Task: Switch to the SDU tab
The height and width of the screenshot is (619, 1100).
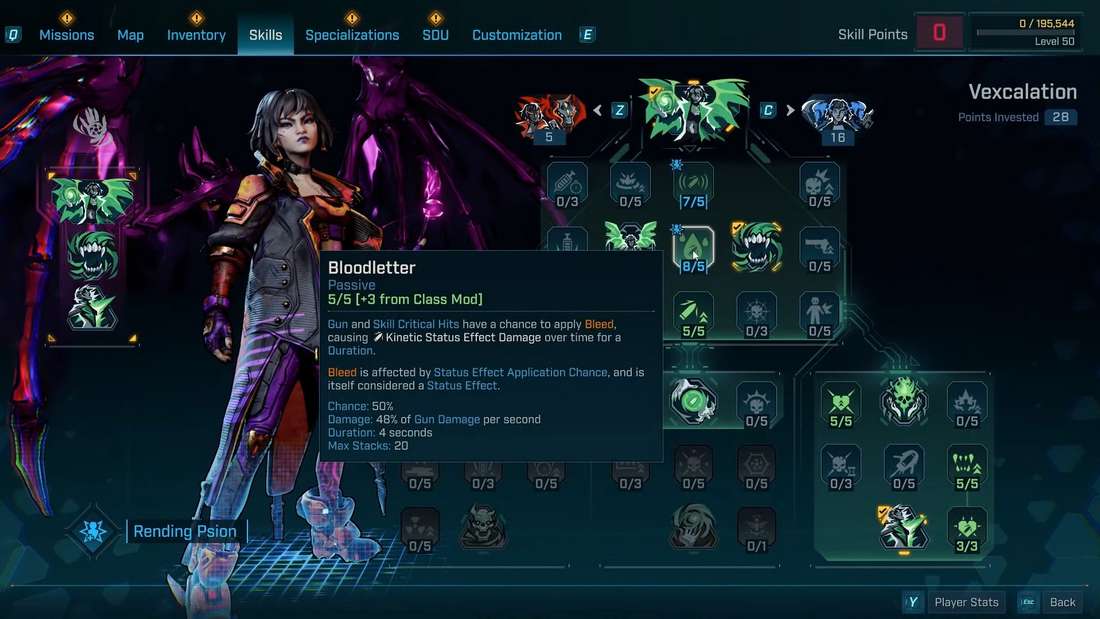Action: (435, 35)
